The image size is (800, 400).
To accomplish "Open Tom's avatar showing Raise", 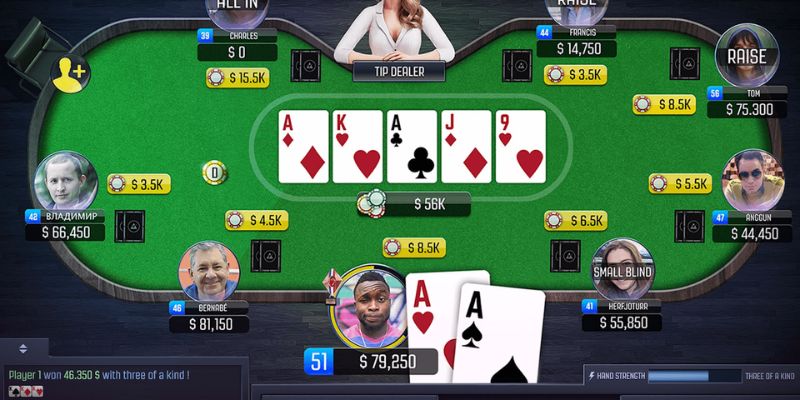I will click(x=746, y=56).
